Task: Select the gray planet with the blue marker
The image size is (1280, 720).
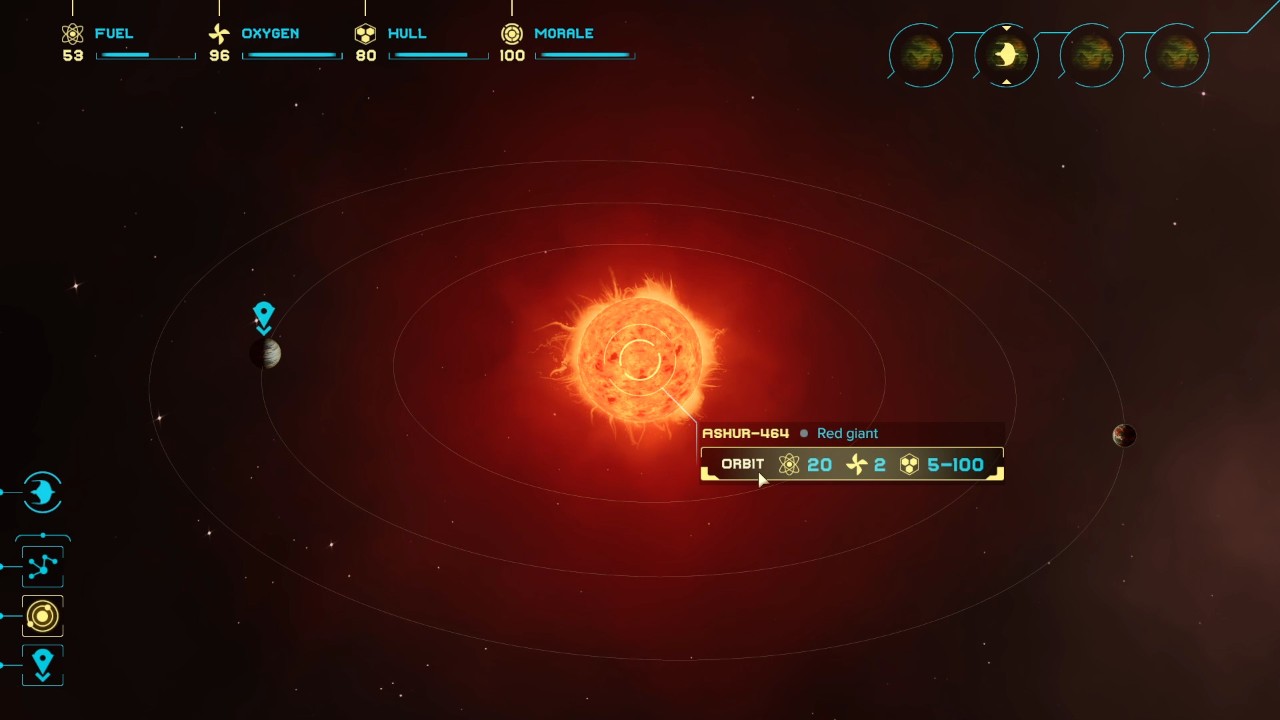Action: point(265,353)
